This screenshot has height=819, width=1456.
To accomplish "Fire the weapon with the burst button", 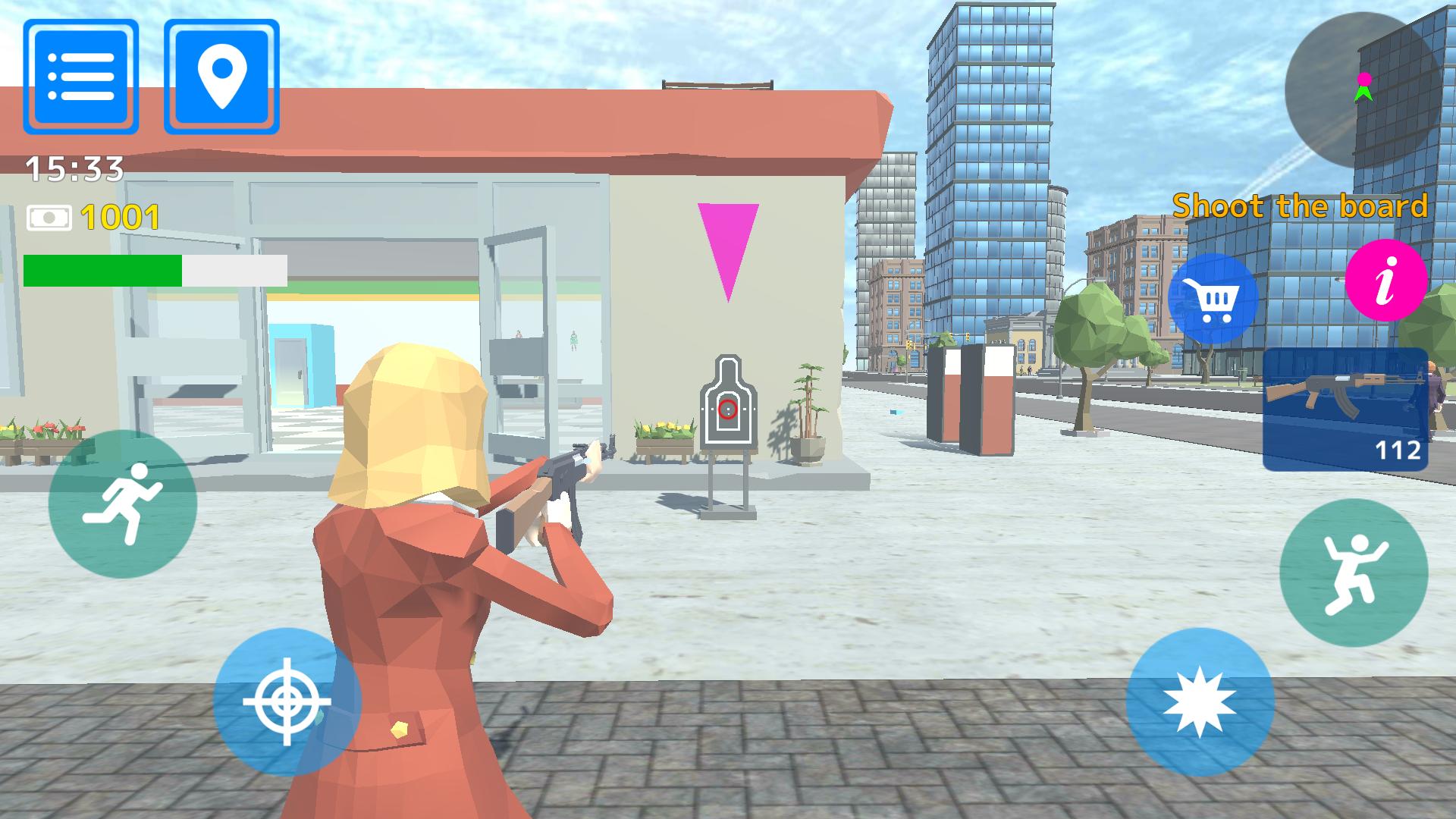I will pyautogui.click(x=1200, y=701).
